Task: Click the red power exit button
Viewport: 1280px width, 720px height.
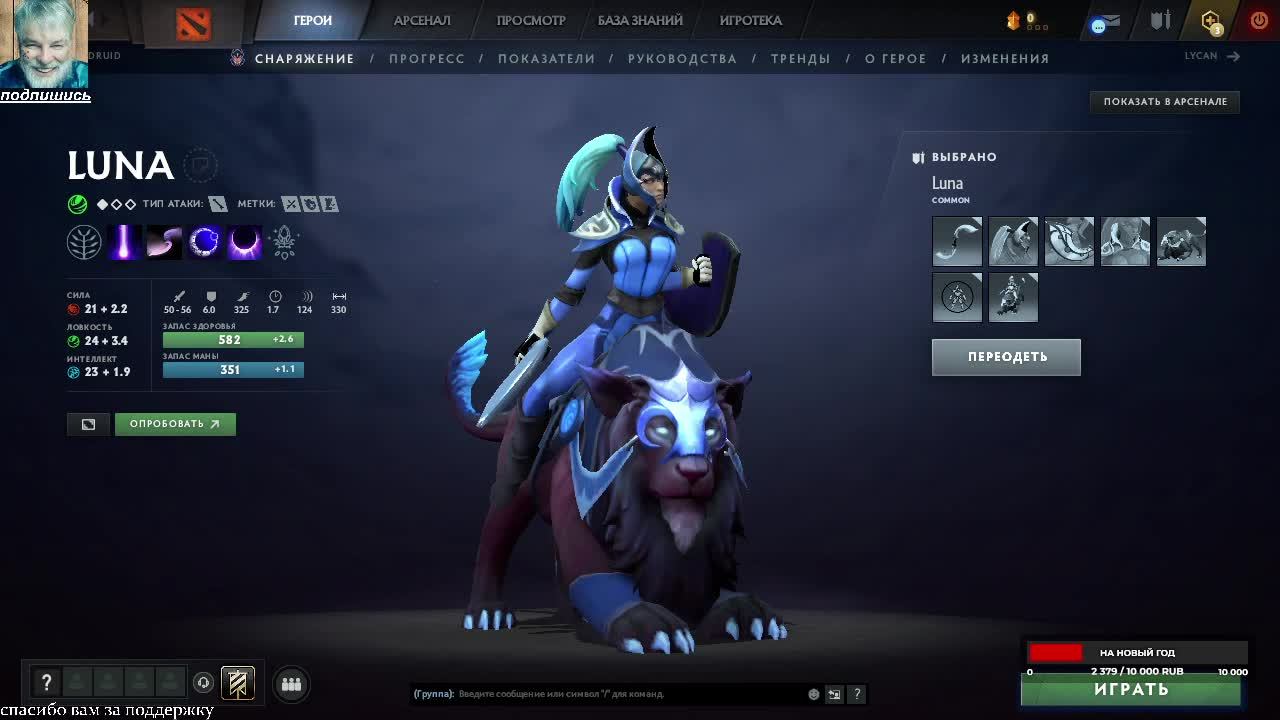Action: point(1259,21)
